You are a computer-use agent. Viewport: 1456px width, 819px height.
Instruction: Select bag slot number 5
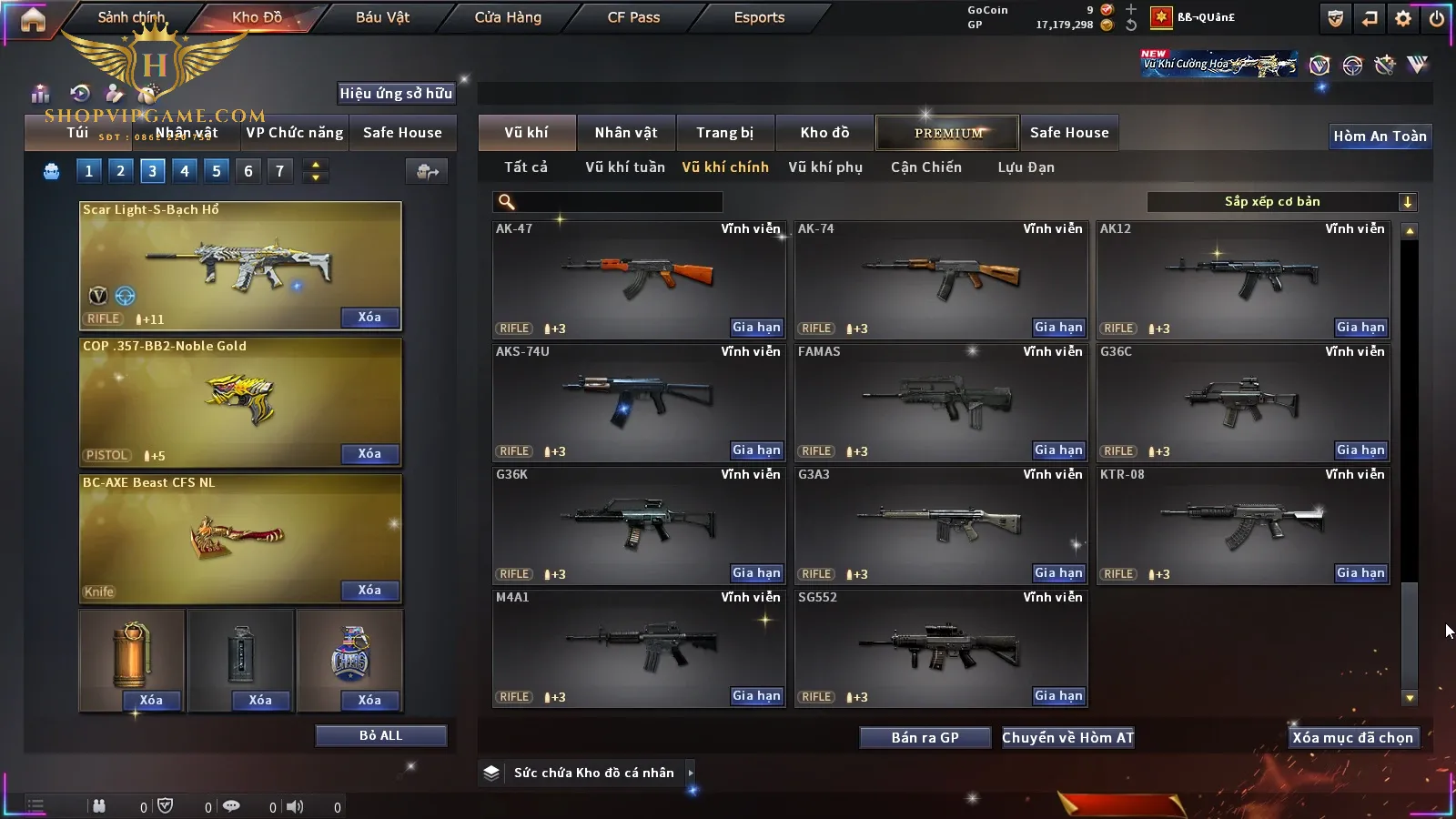pyautogui.click(x=217, y=171)
